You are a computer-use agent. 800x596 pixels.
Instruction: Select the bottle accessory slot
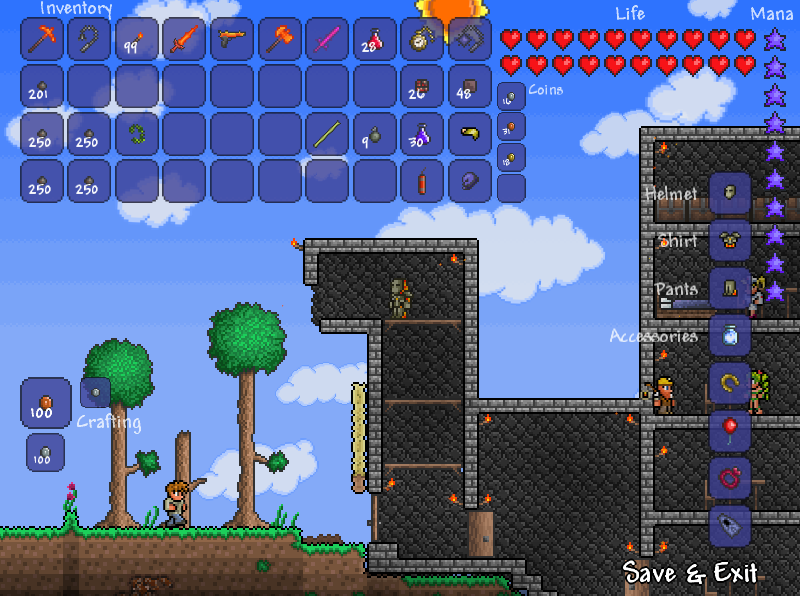point(730,335)
